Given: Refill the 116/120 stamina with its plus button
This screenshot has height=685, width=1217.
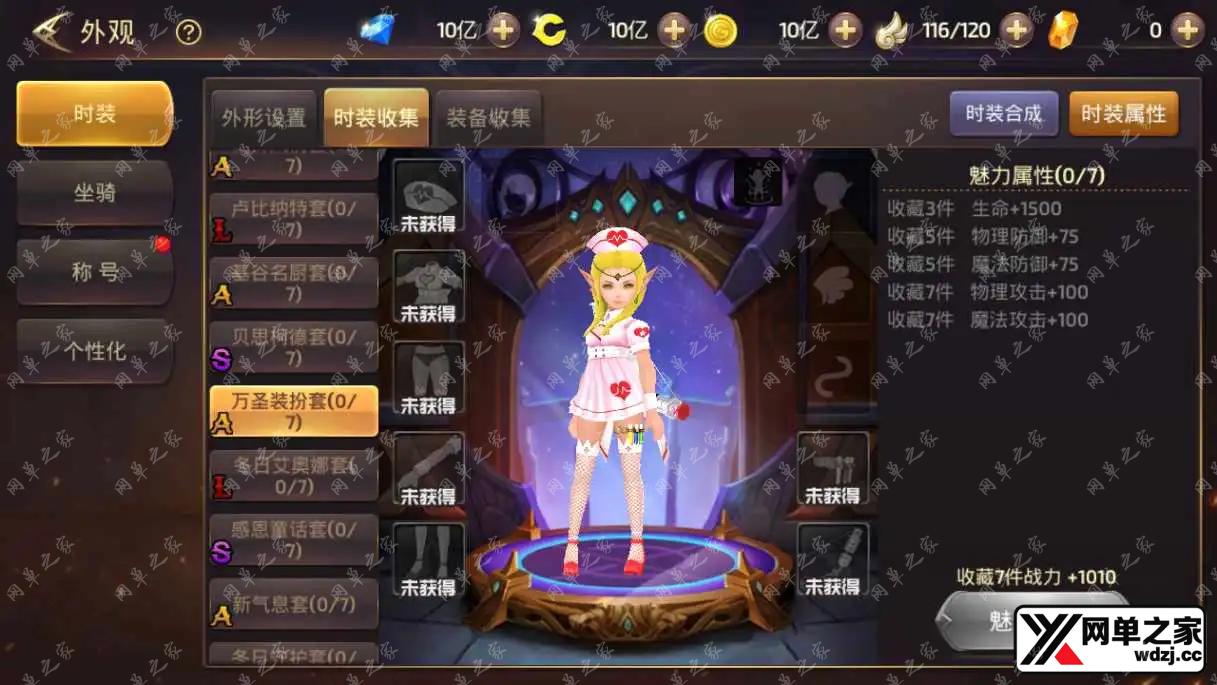Looking at the screenshot, I should [1016, 31].
